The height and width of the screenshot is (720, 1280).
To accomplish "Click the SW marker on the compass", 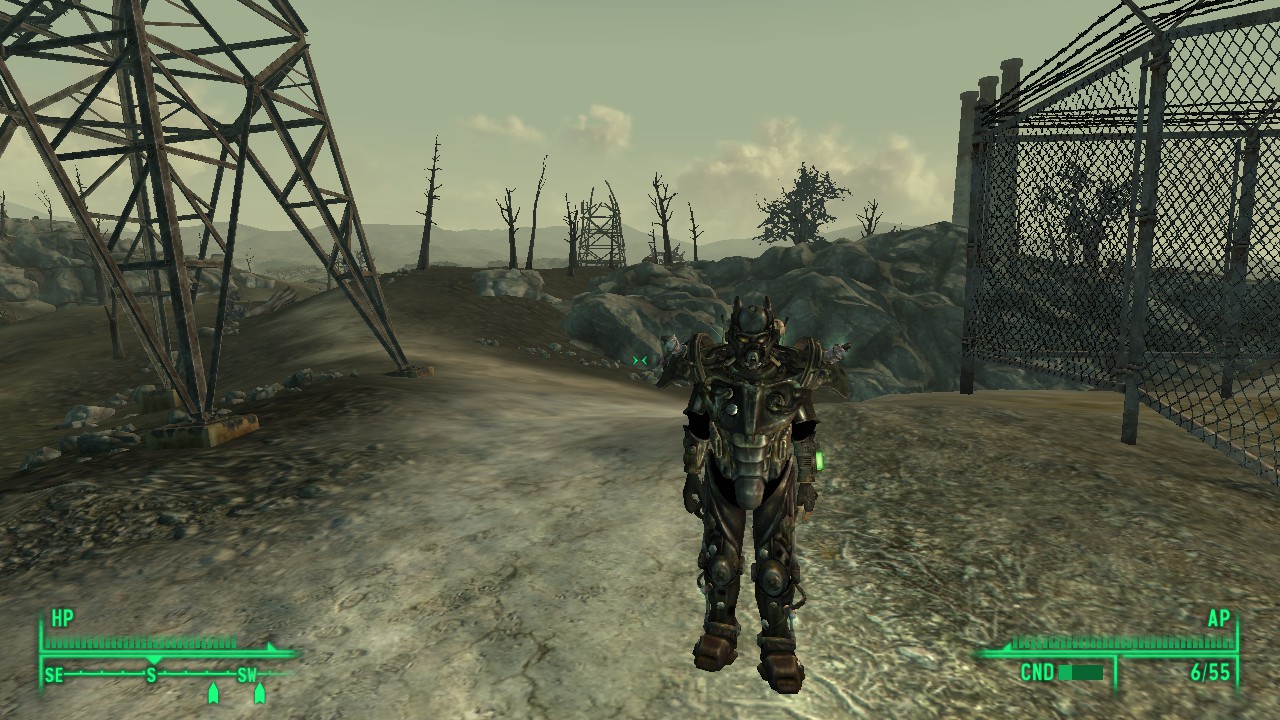I will tap(246, 674).
